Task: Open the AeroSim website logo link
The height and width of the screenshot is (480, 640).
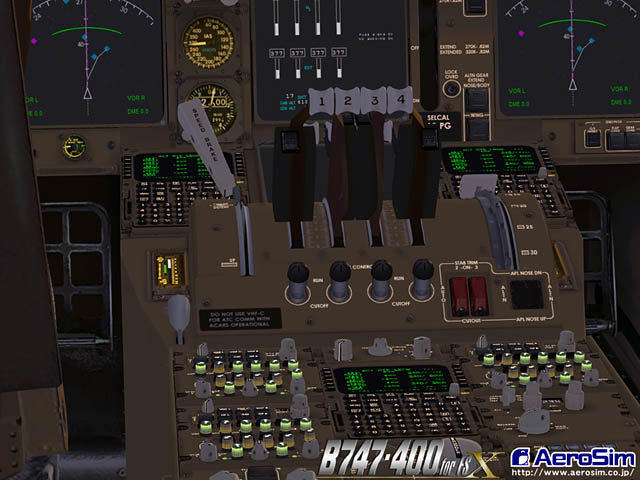Action: [571, 459]
